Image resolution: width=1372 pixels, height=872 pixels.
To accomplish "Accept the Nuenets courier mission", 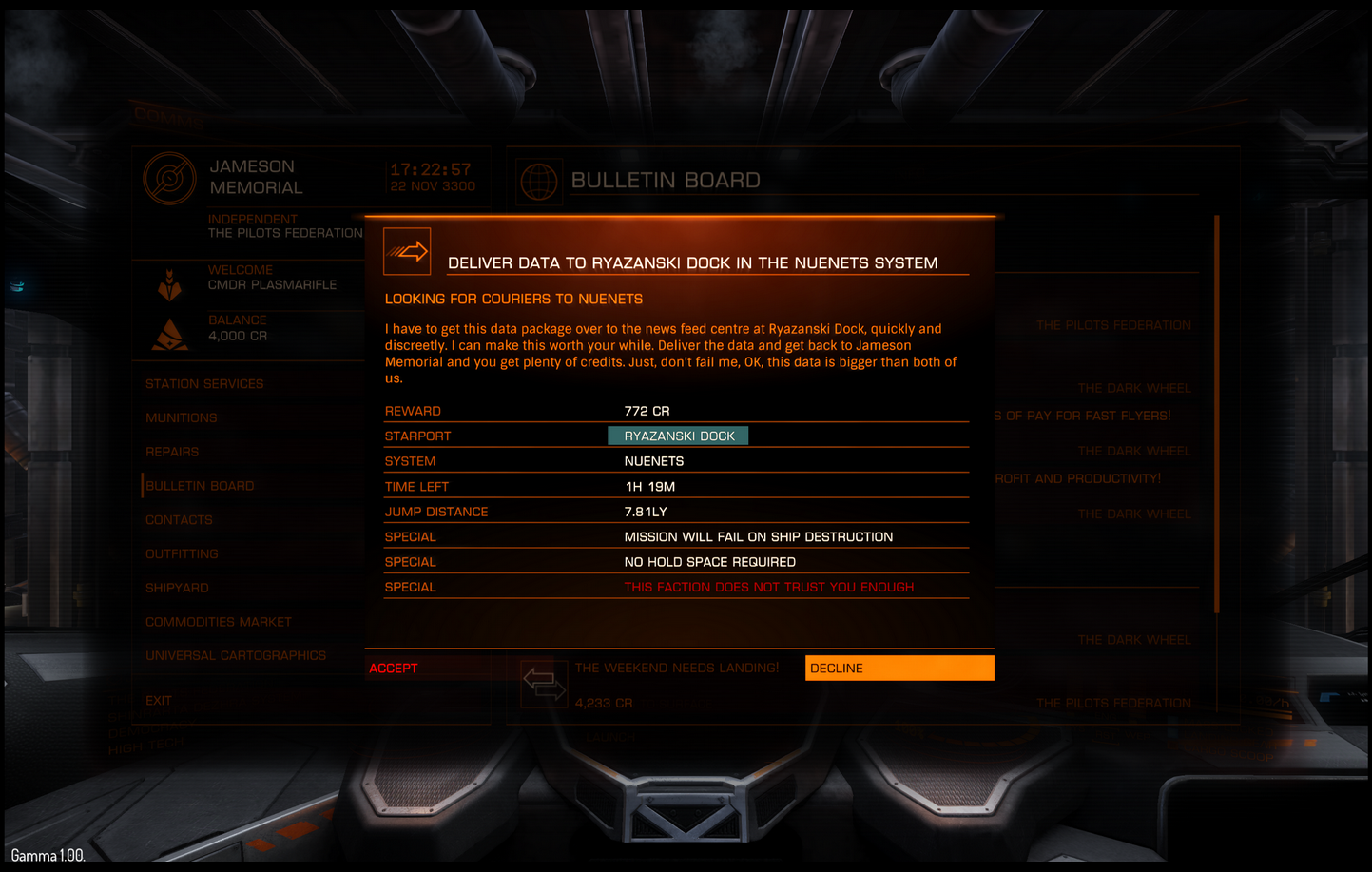I will click(x=394, y=669).
